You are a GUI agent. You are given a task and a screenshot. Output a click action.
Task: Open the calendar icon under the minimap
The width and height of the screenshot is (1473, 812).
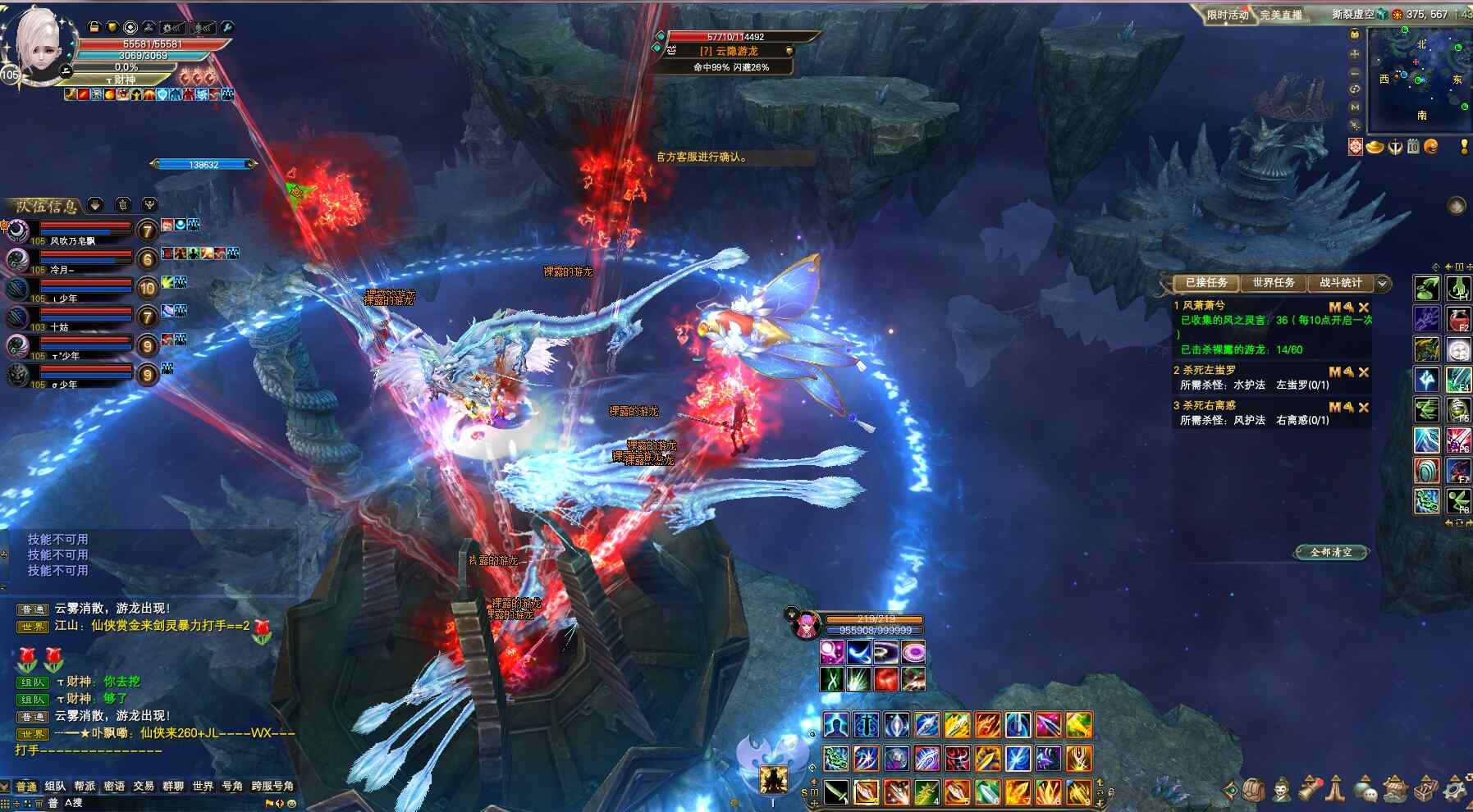tap(1413, 147)
